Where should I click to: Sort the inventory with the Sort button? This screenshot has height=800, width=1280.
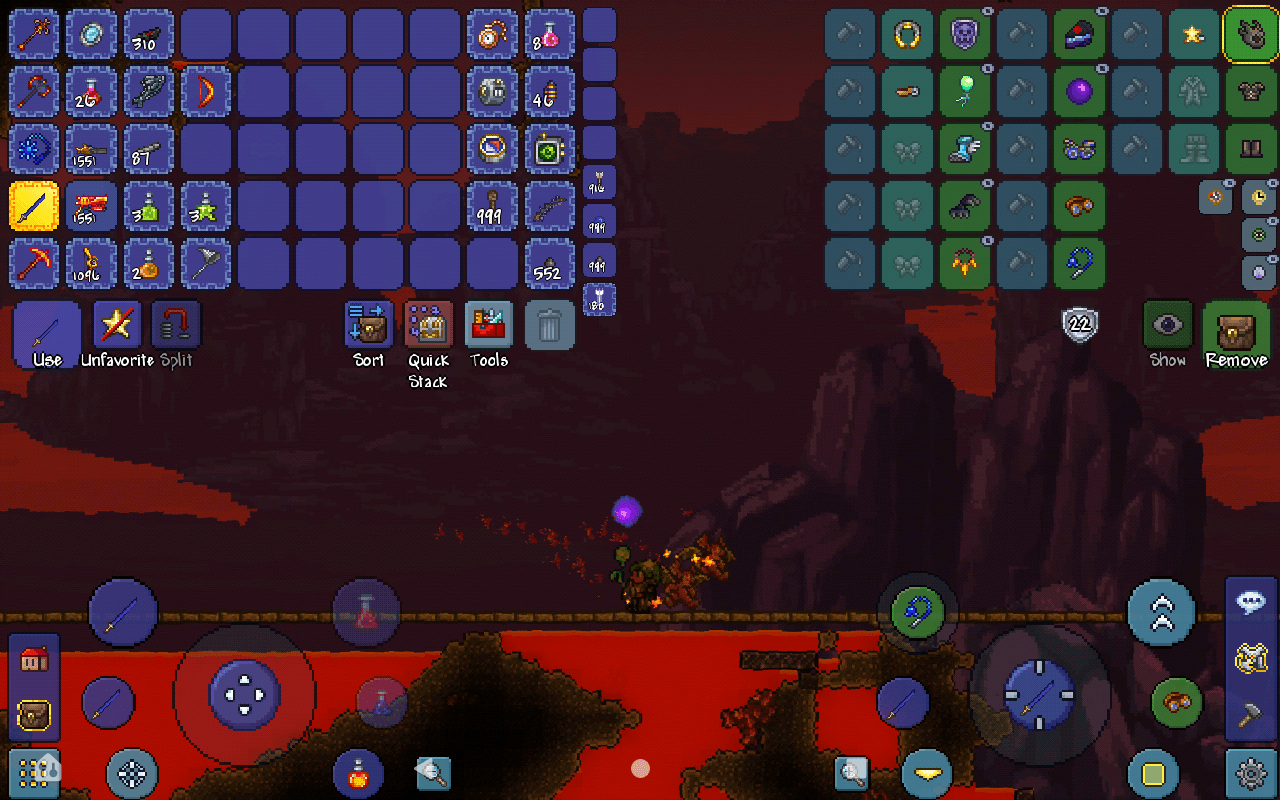click(367, 323)
